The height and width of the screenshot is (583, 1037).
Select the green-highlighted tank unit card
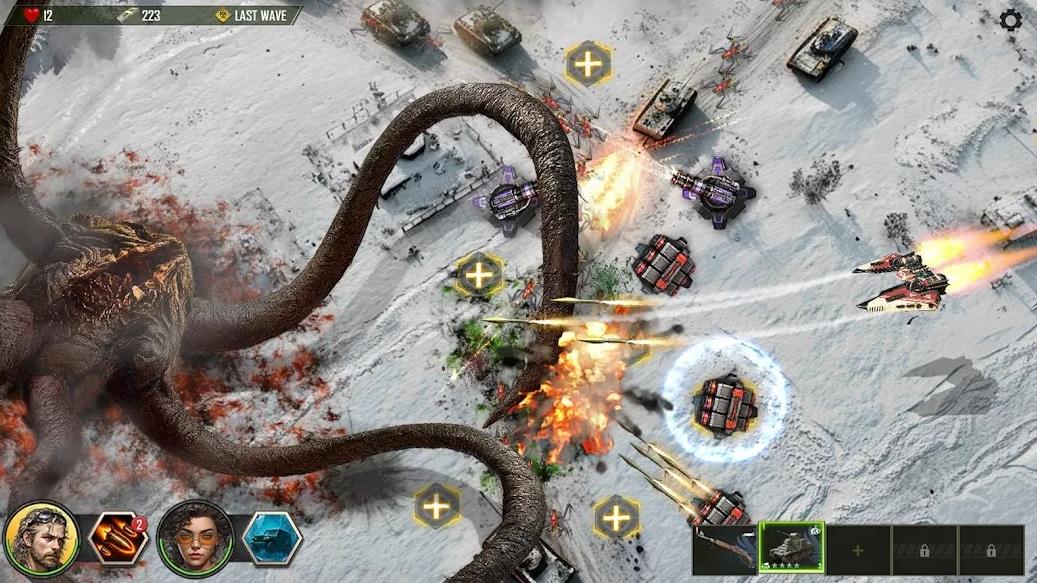[x=791, y=549]
